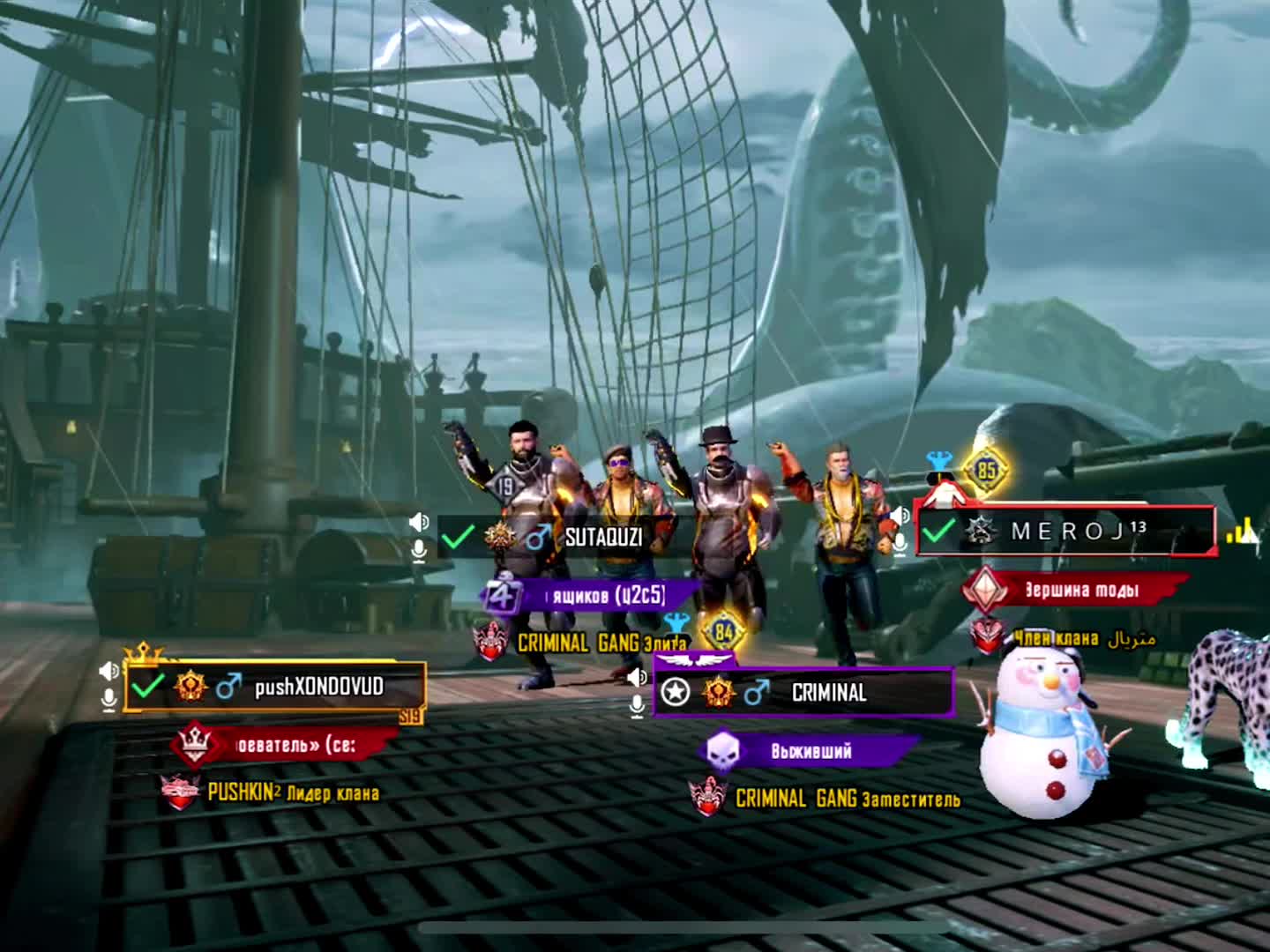The image size is (1270, 952).
Task: Open CRIMINAL GANG Заместитель clan label
Action: click(847, 799)
